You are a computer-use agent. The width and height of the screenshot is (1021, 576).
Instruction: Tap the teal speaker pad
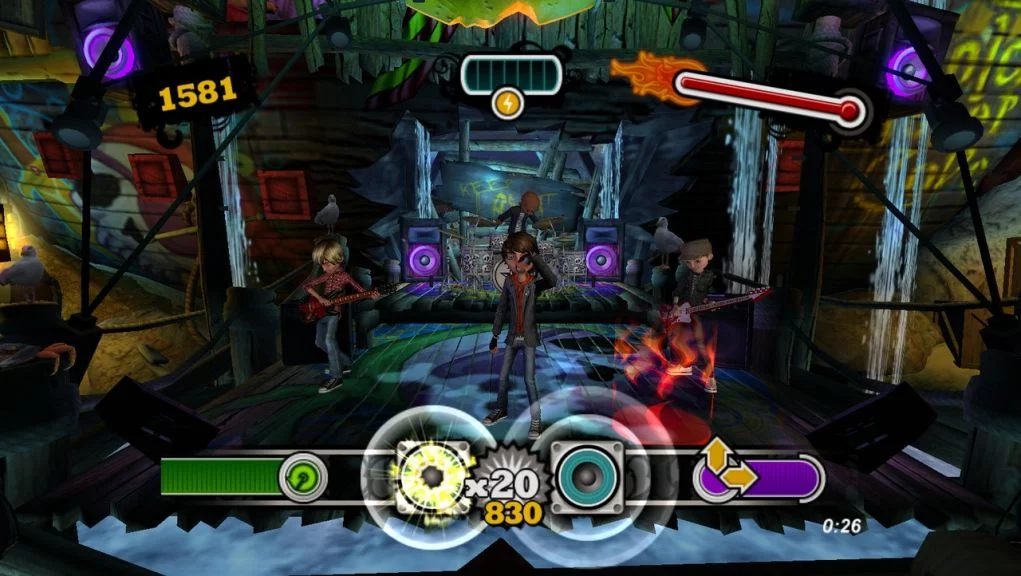pyautogui.click(x=587, y=474)
